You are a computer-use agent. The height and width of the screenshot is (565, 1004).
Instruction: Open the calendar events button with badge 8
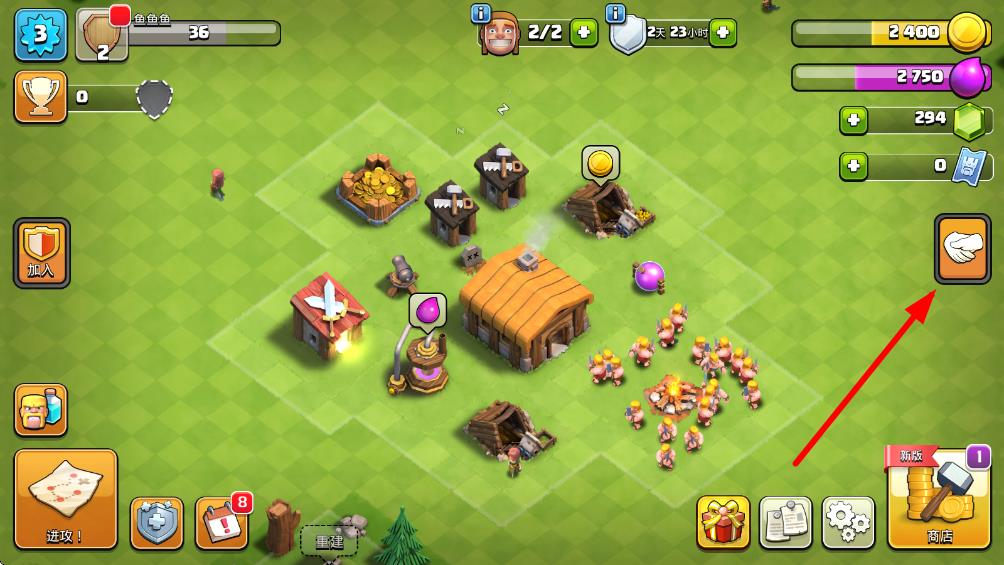point(221,523)
